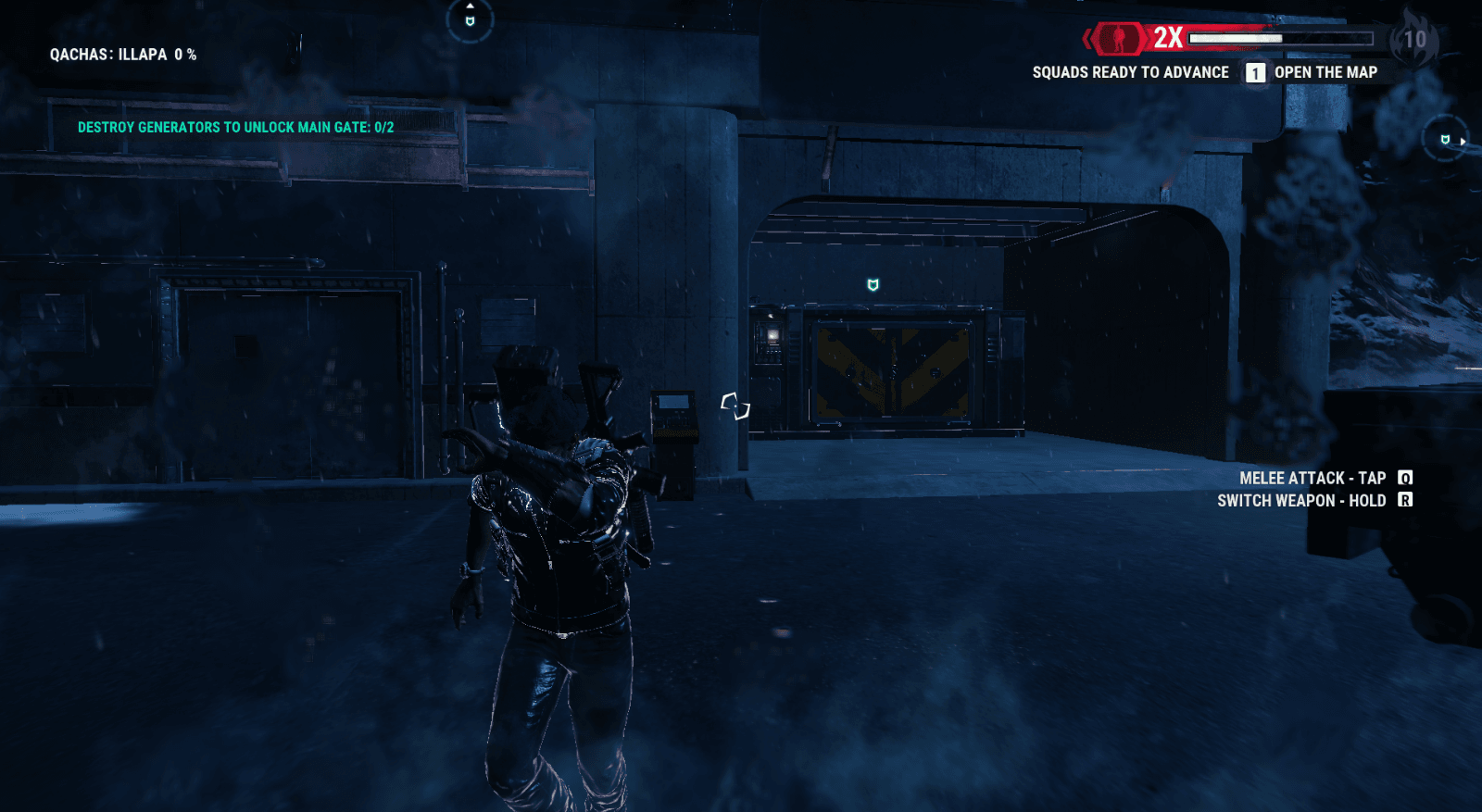Image resolution: width=1482 pixels, height=812 pixels.
Task: Select the flame heat level icon showing 10
Action: click(x=1413, y=38)
